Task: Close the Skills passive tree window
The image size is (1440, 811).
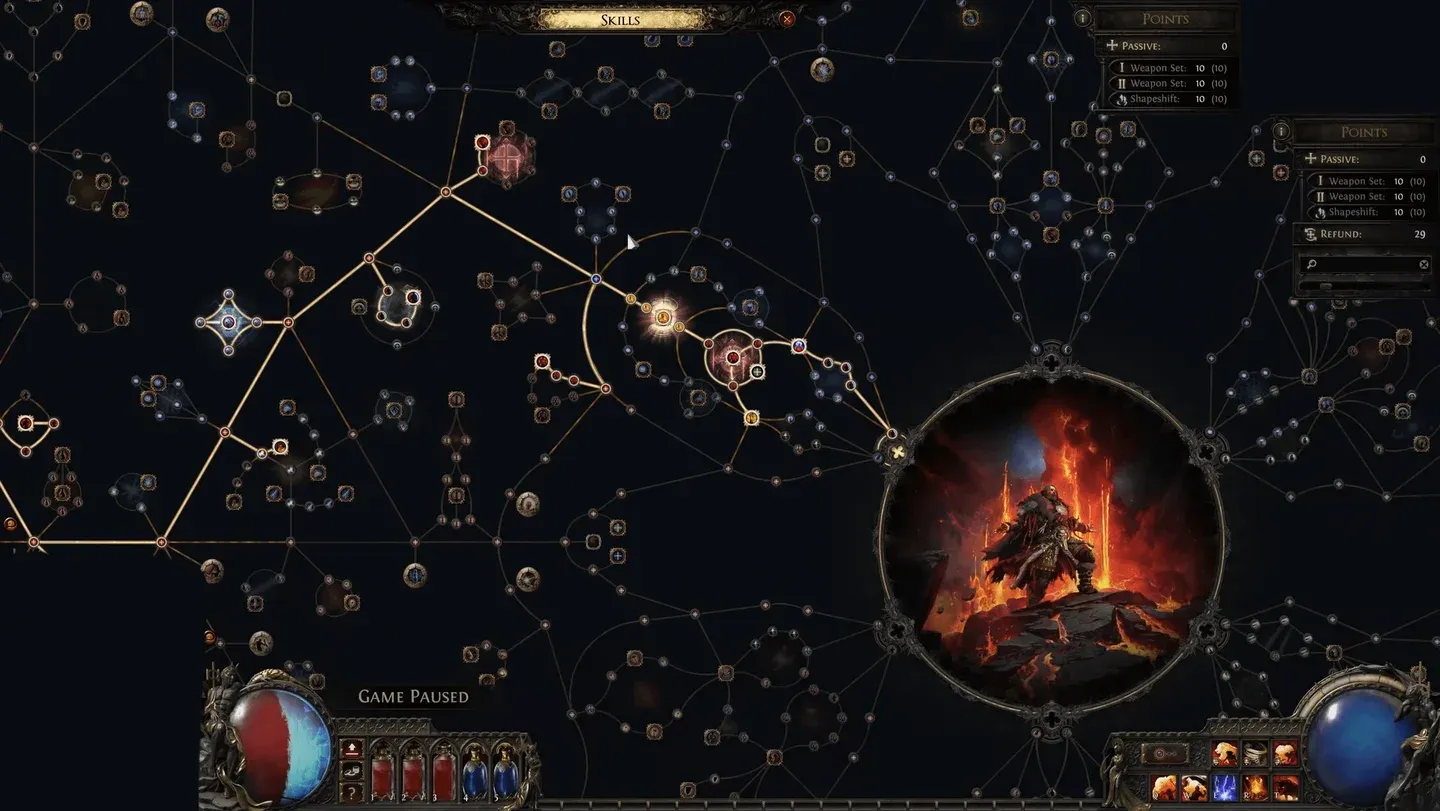Action: 787,19
